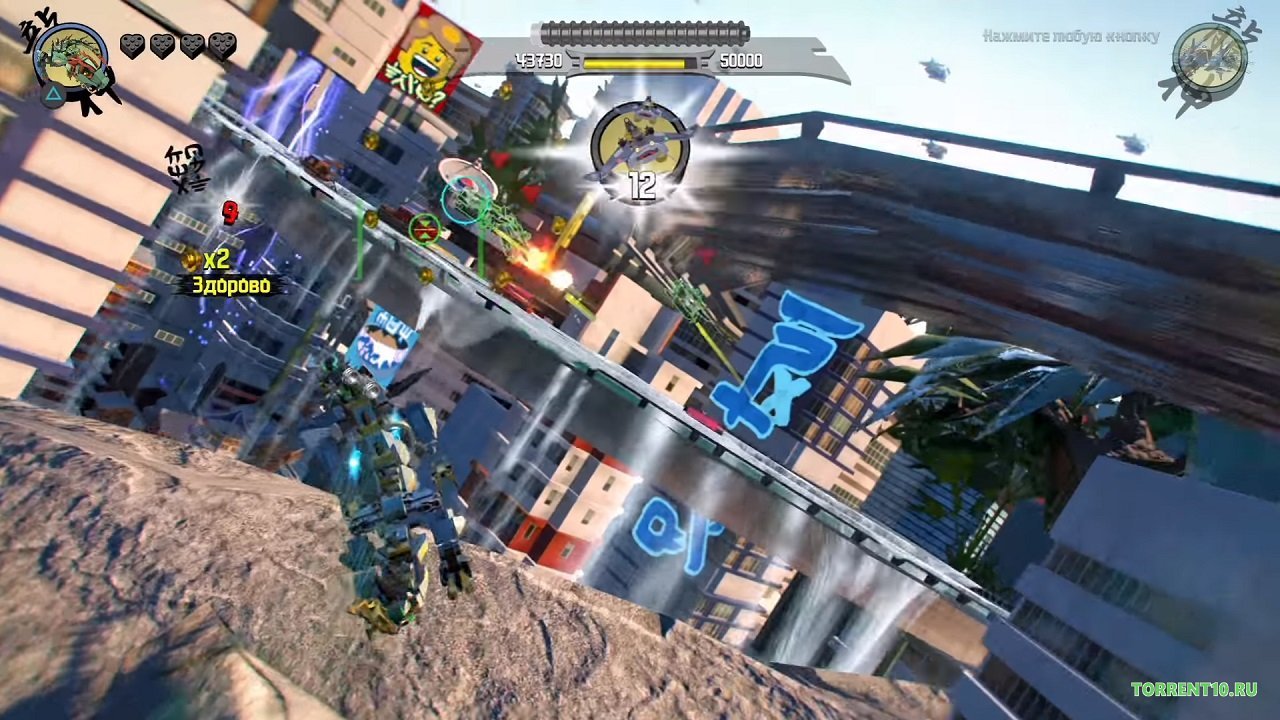1280x720 pixels.
Task: Click the red damage number 9 indicator
Action: tap(230, 212)
